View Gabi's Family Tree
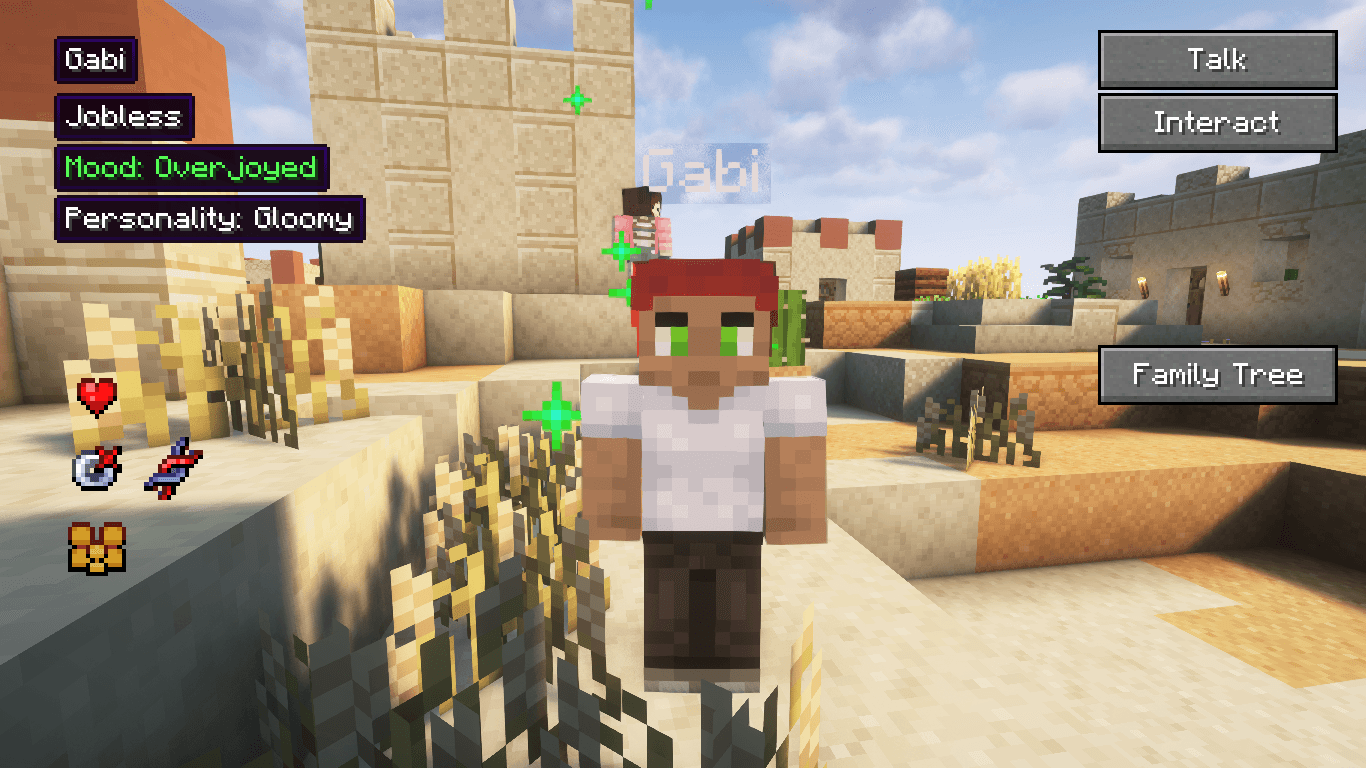 point(1216,373)
